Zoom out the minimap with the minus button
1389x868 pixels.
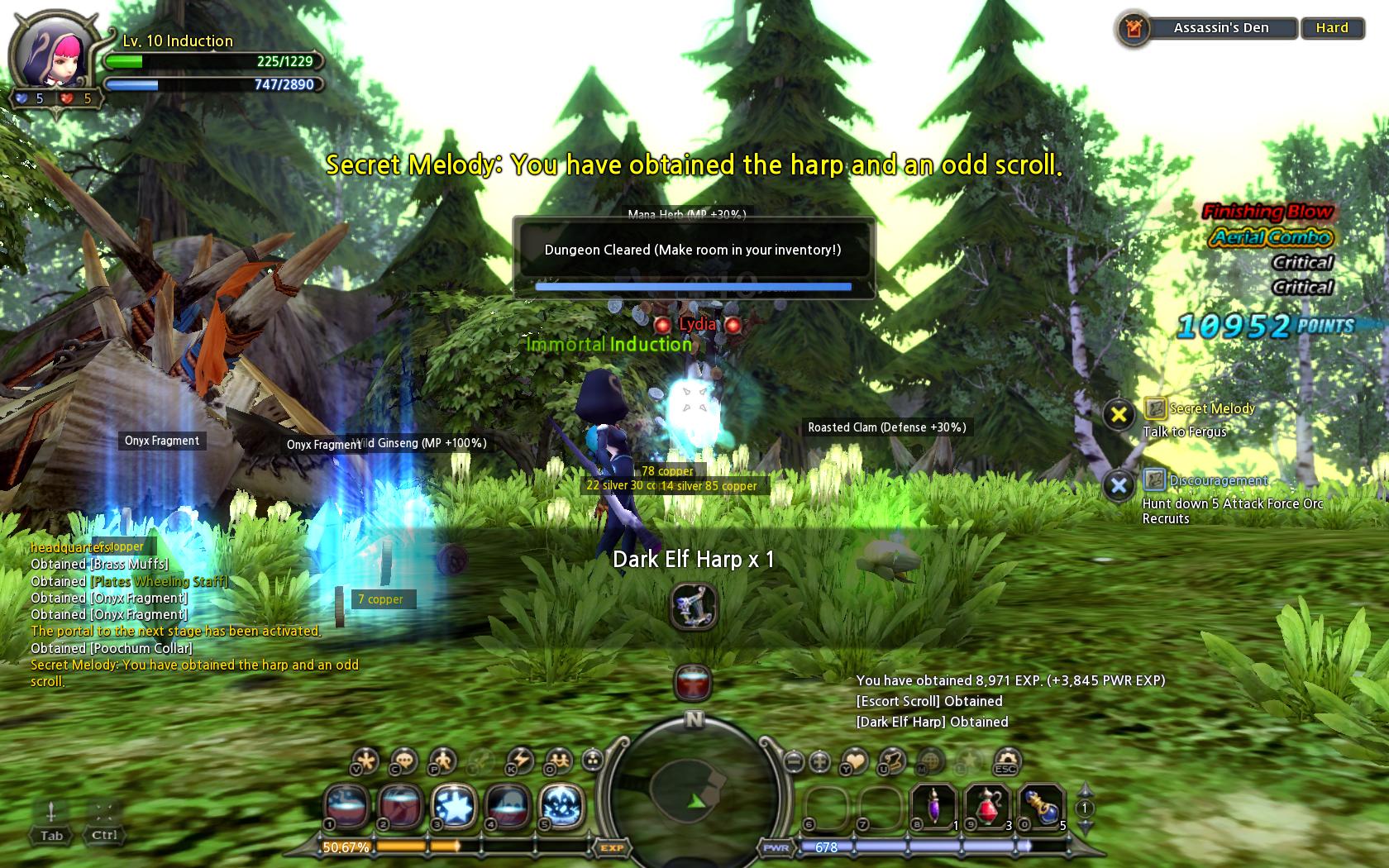pyautogui.click(x=794, y=761)
